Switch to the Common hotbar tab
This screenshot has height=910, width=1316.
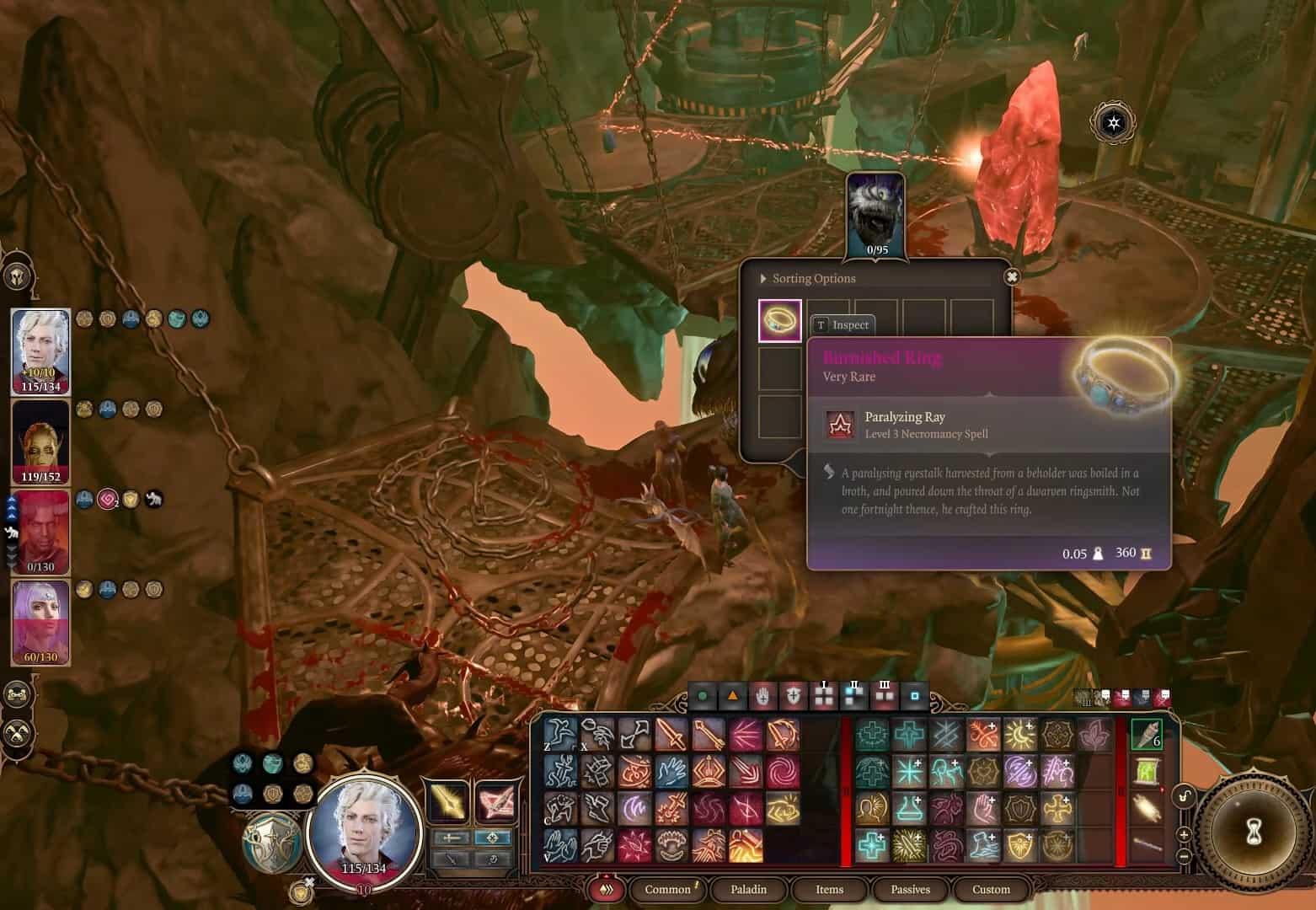(667, 889)
